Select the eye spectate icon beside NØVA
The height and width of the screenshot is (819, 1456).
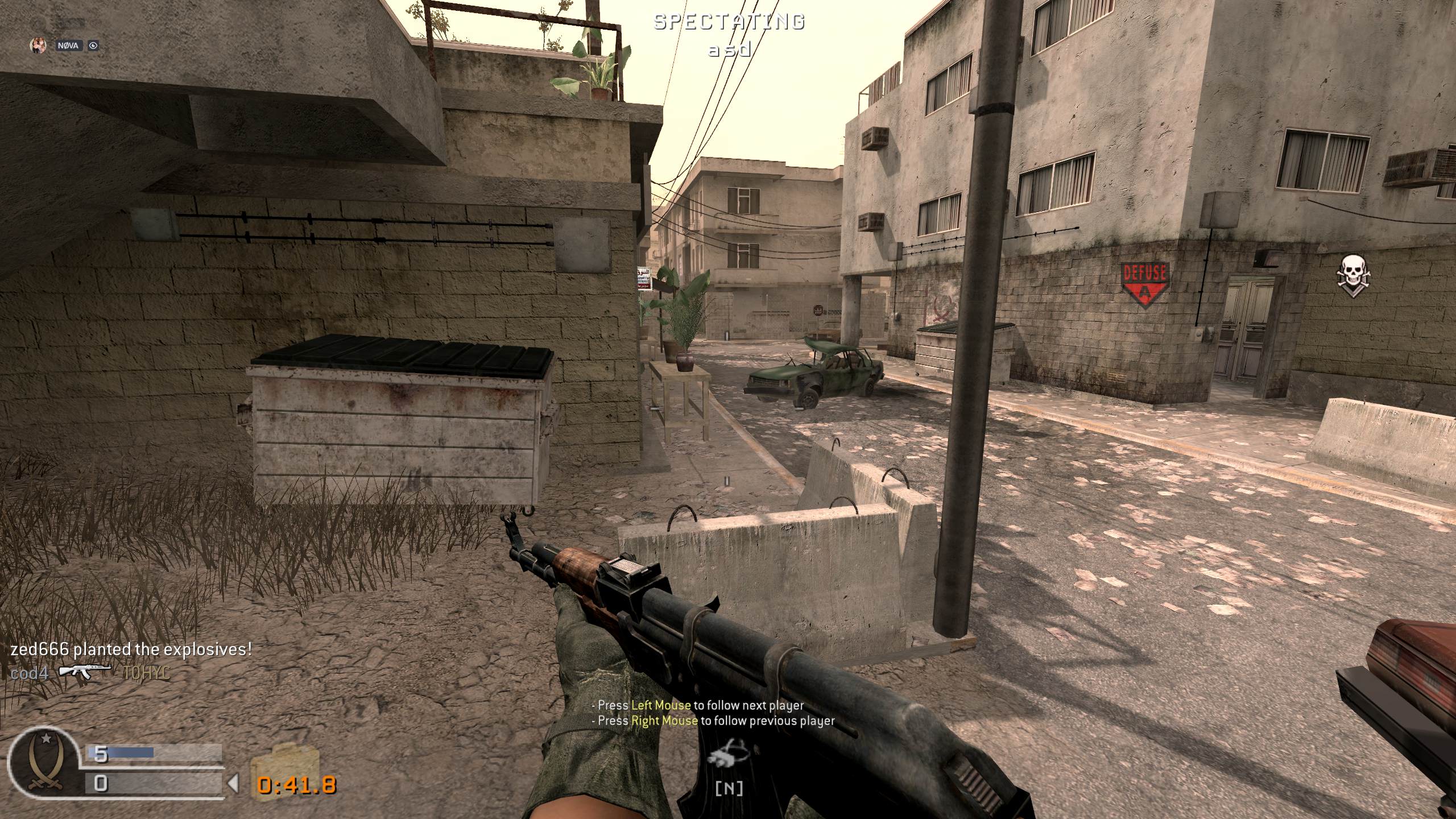click(x=93, y=45)
